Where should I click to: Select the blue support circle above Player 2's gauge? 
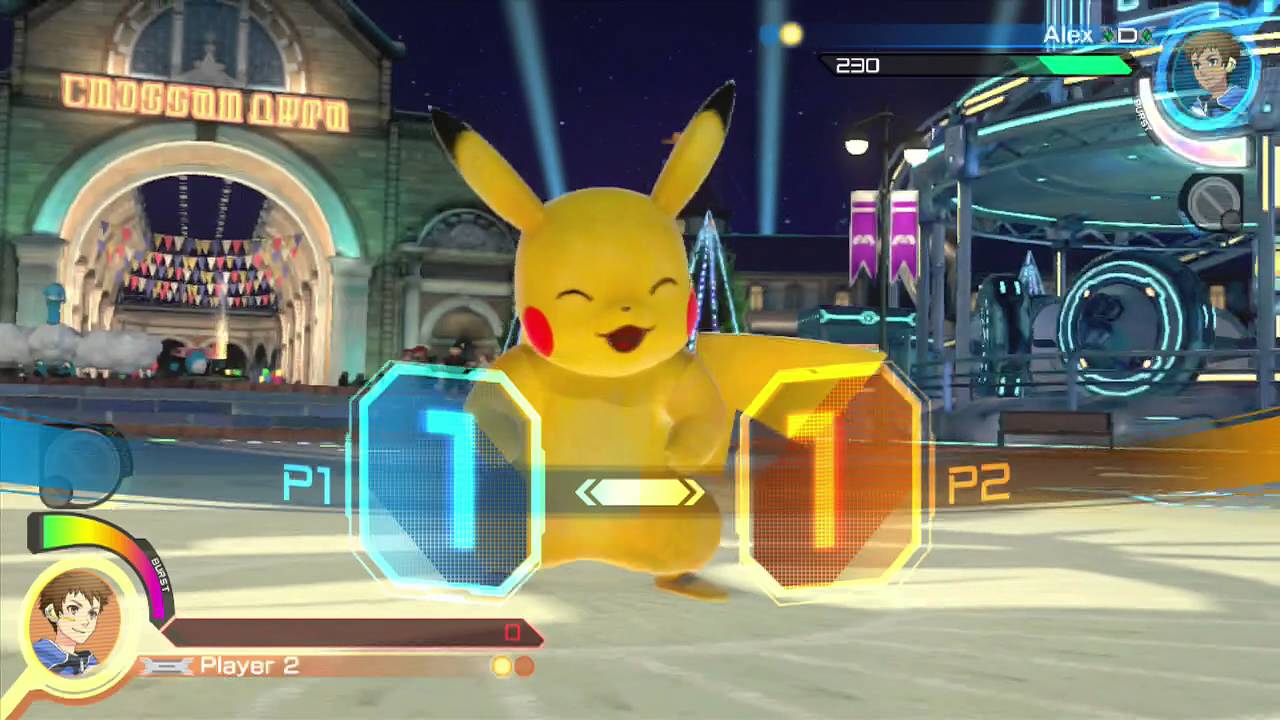click(83, 464)
